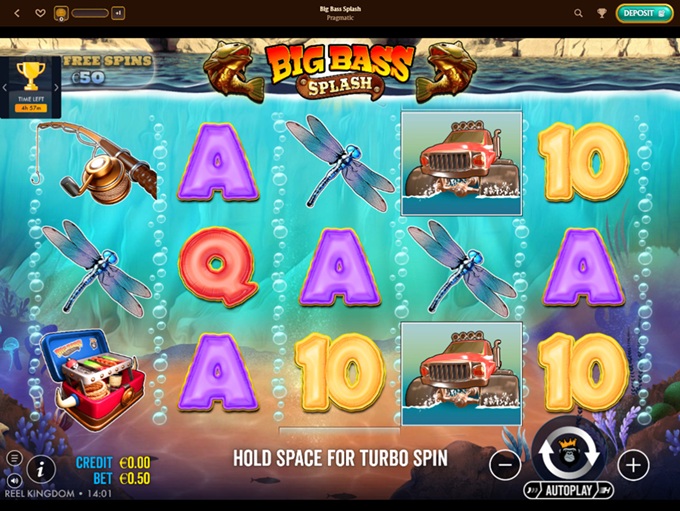Screen dimensions: 680x511
Task: Decrease the bet with the minus button
Action: pos(505,464)
